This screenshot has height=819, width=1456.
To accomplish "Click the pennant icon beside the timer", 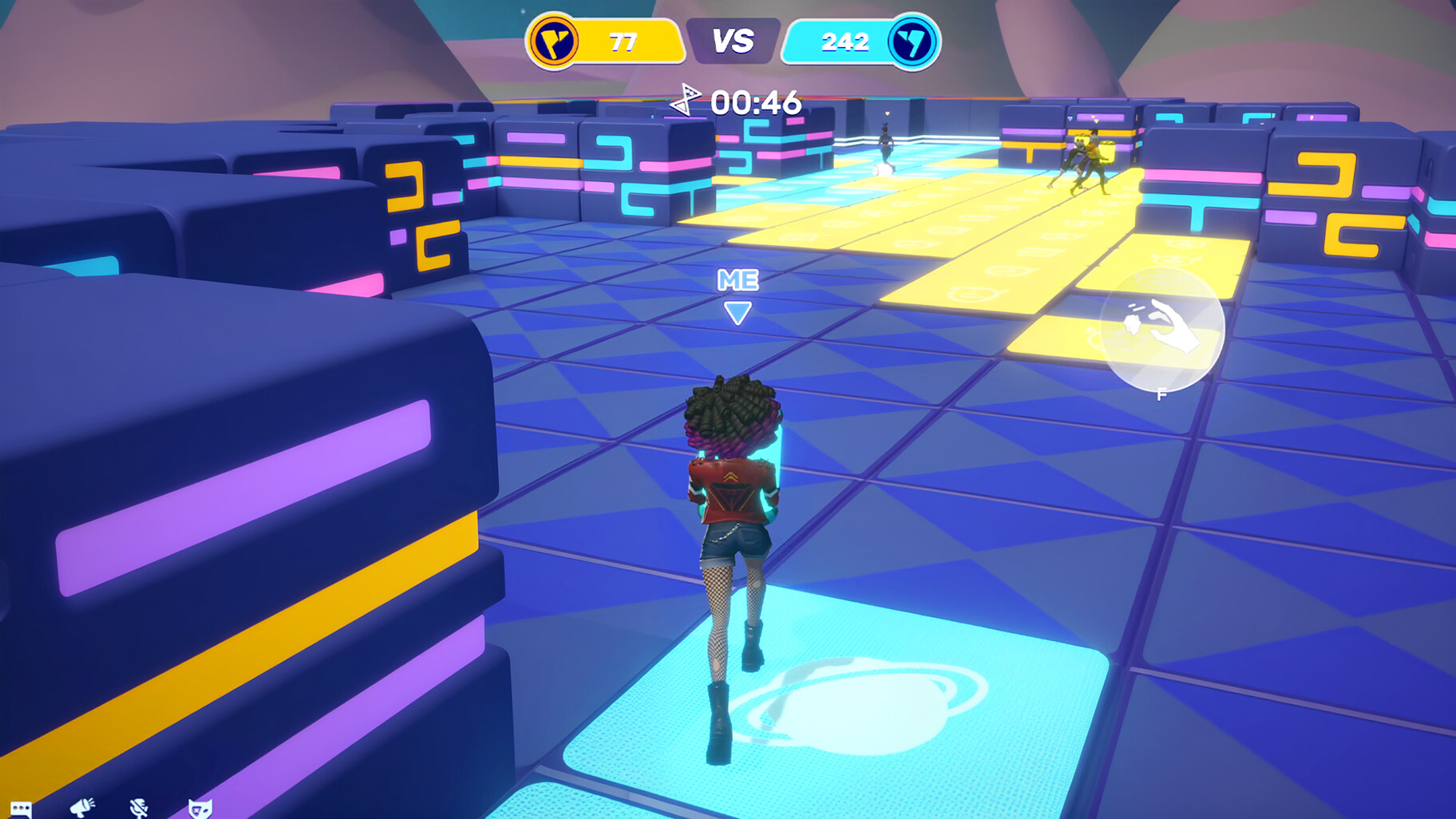I will point(686,101).
